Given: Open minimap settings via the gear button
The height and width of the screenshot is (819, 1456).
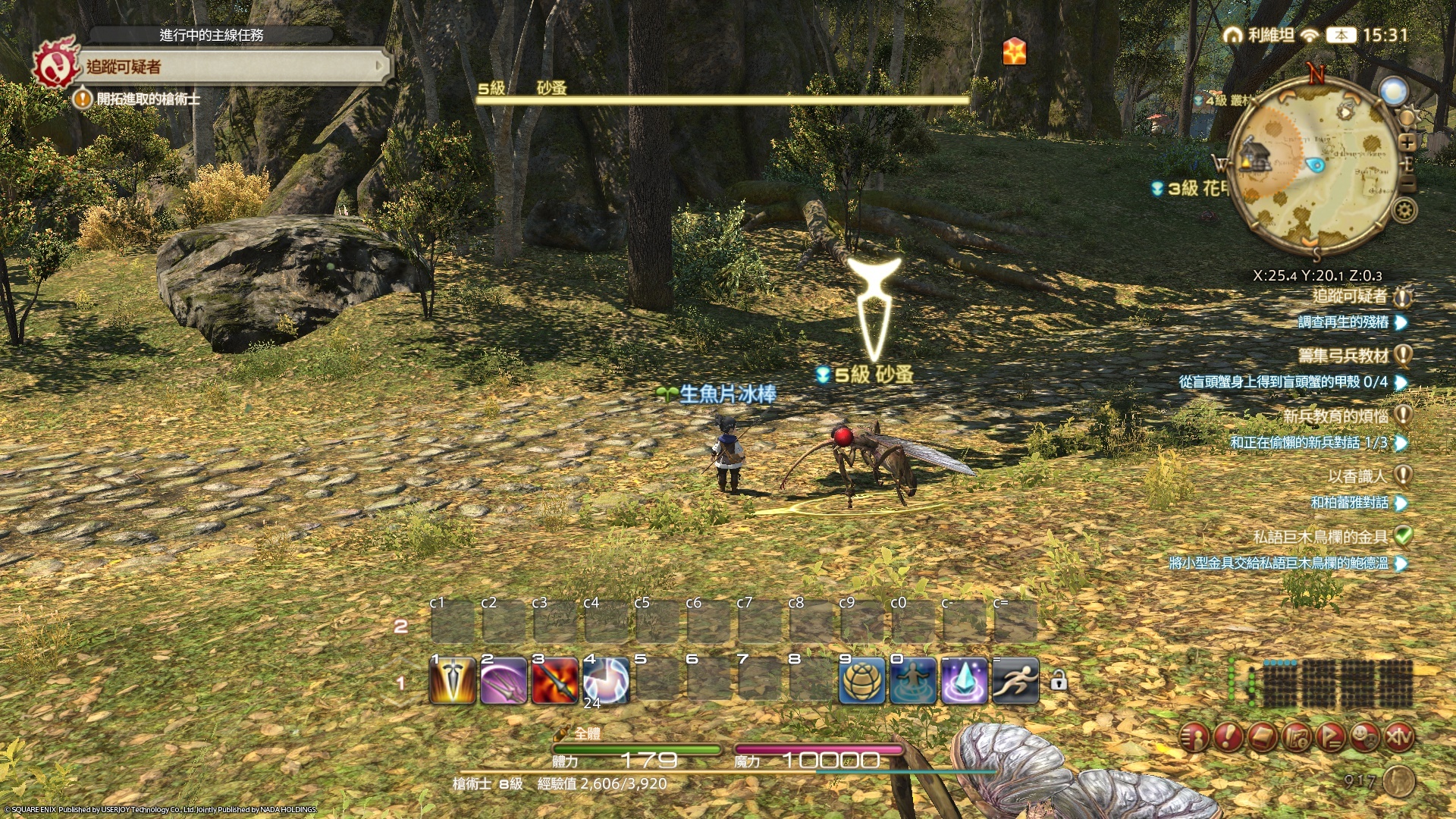Looking at the screenshot, I should [1405, 210].
